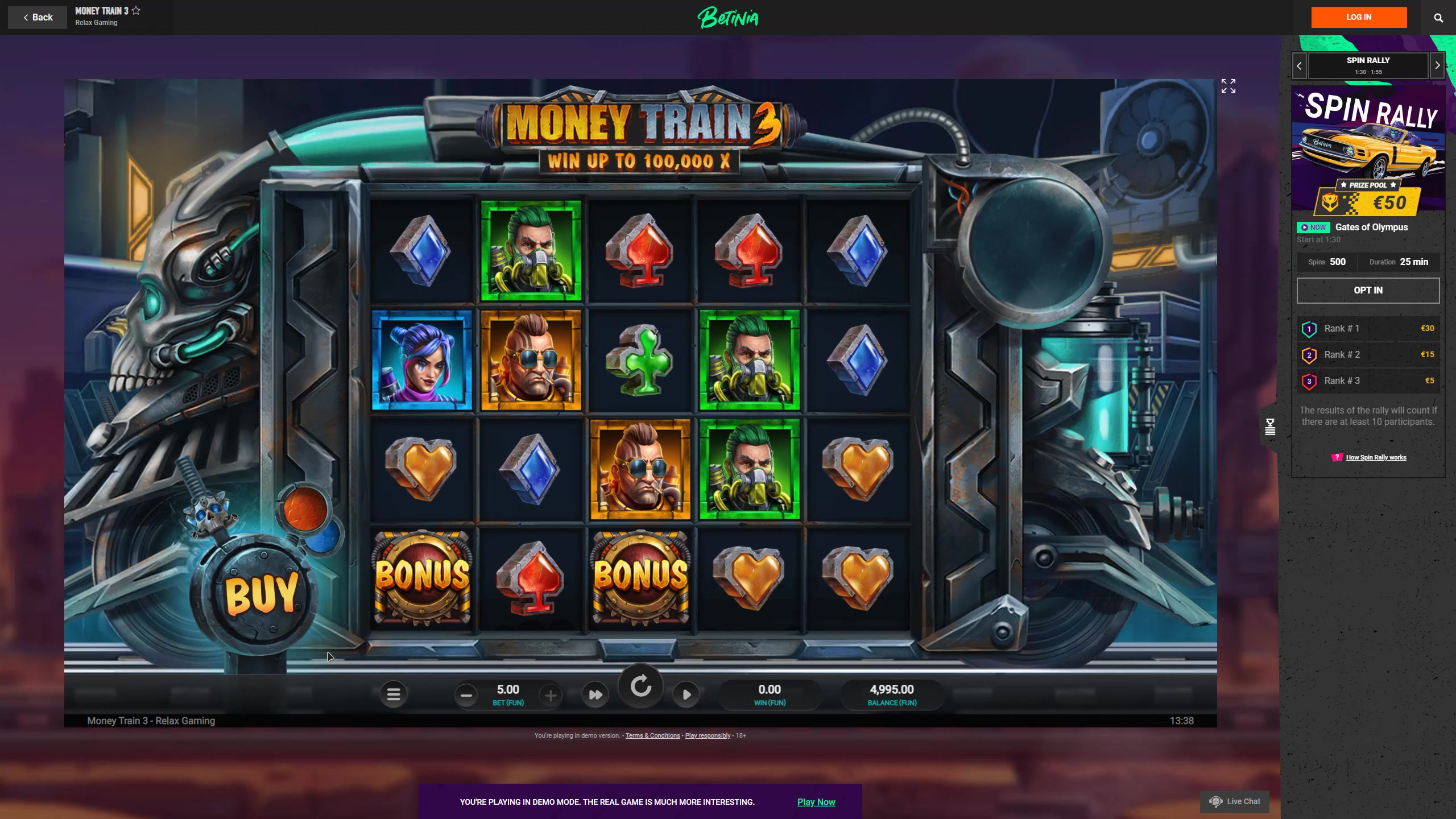Follow the Play Now link
The width and height of the screenshot is (1456, 819).
[816, 802]
